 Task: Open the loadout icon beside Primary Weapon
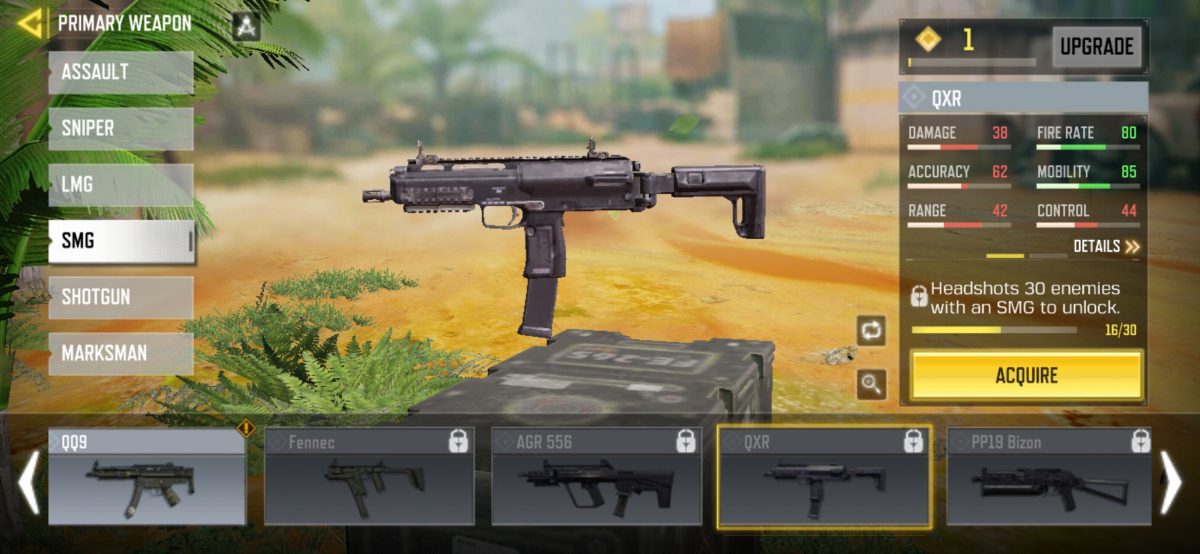click(246, 25)
